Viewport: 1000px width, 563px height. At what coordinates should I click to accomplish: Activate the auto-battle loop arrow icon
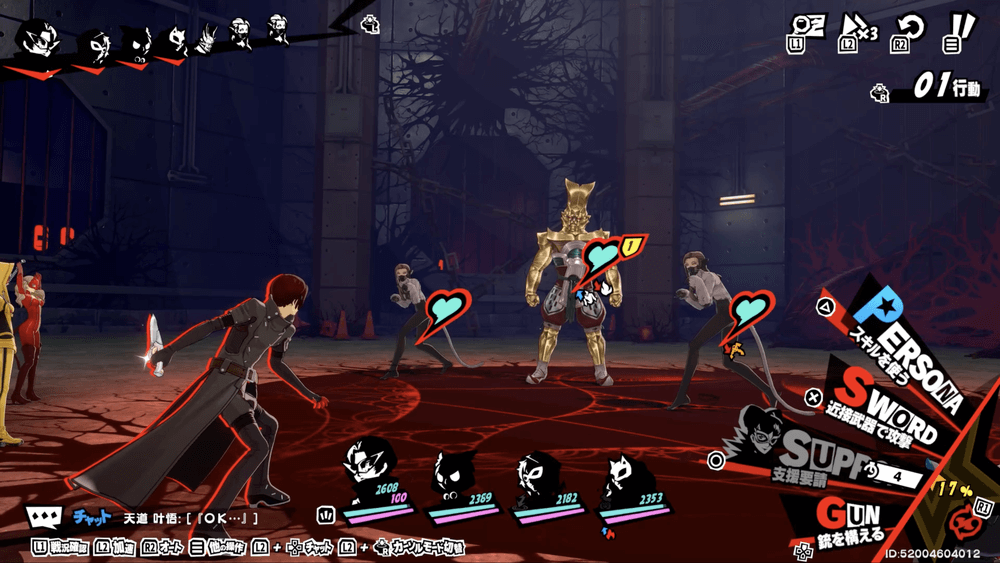point(906,32)
